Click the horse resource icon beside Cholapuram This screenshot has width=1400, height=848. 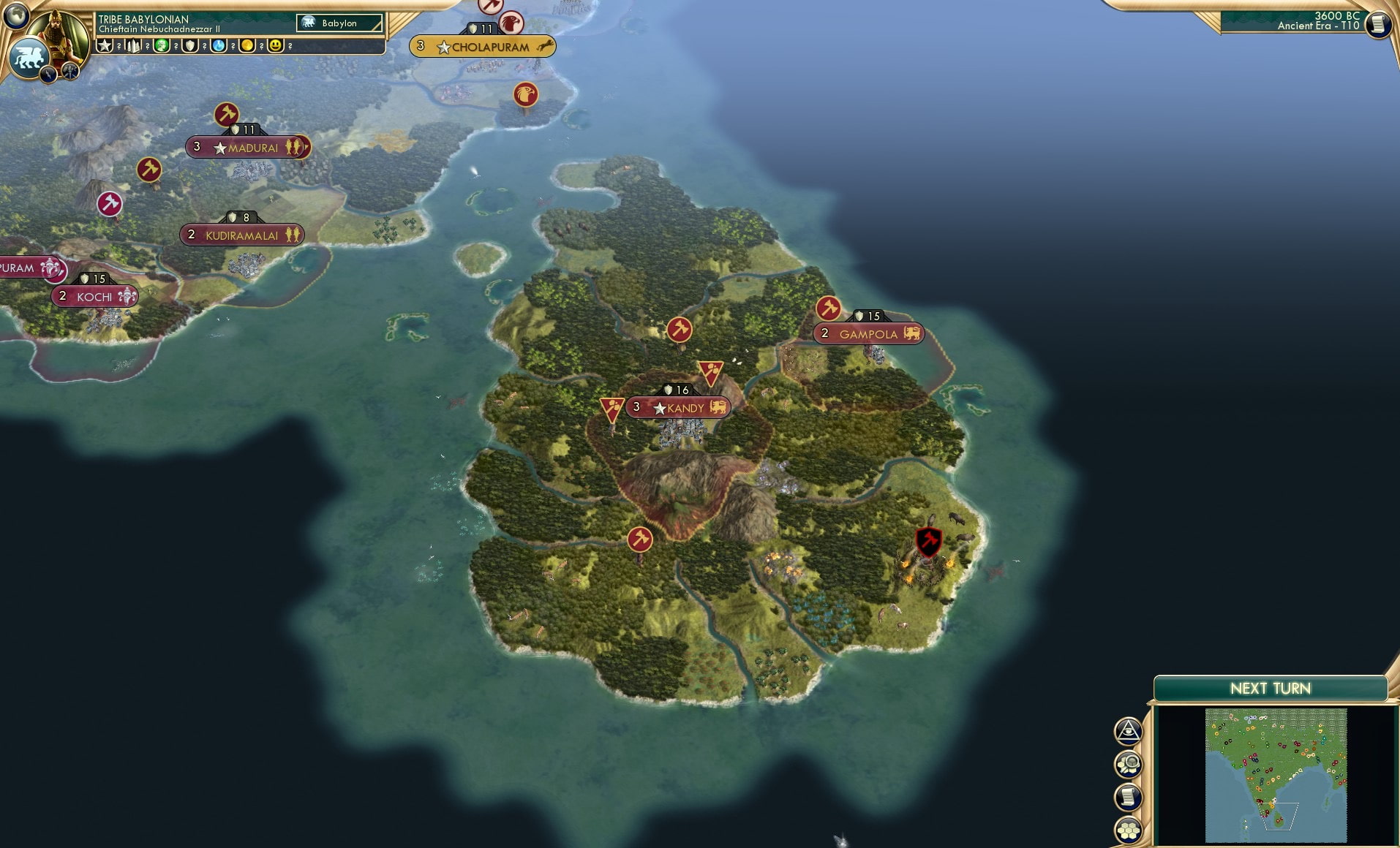(x=546, y=46)
